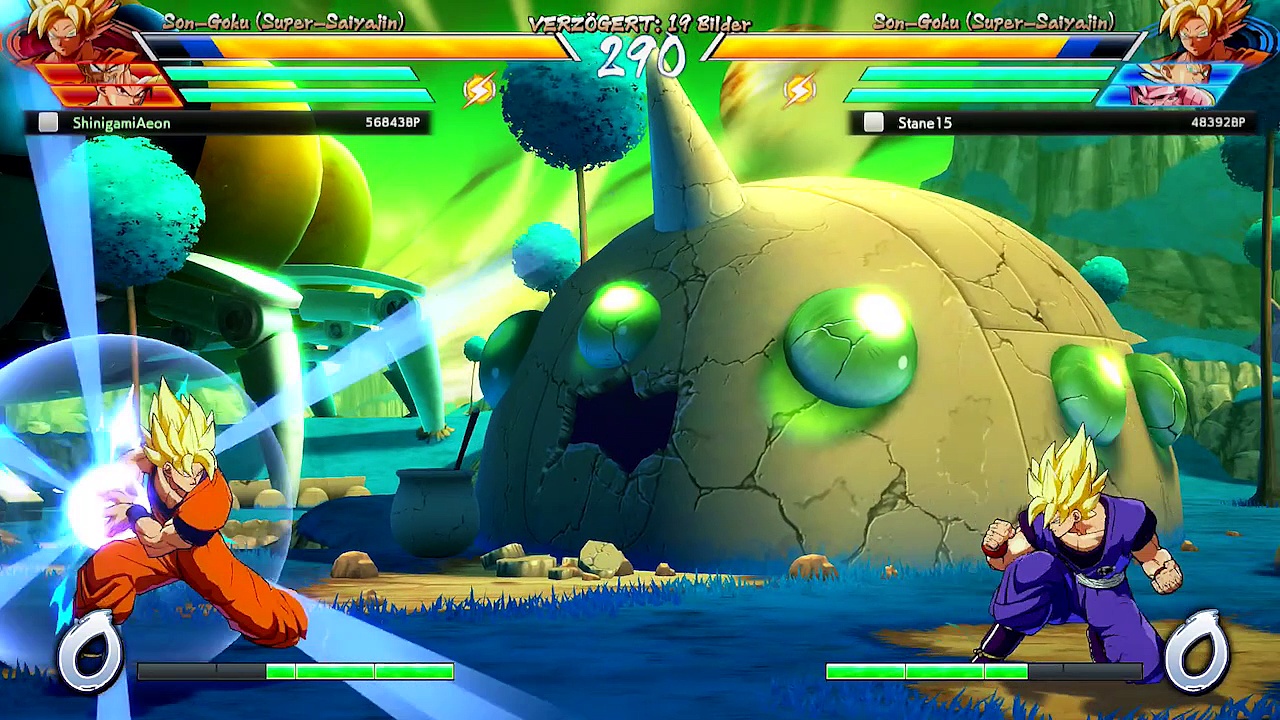Click Stane15's super gauge ring icon
The width and height of the screenshot is (1280, 720).
(1196, 650)
